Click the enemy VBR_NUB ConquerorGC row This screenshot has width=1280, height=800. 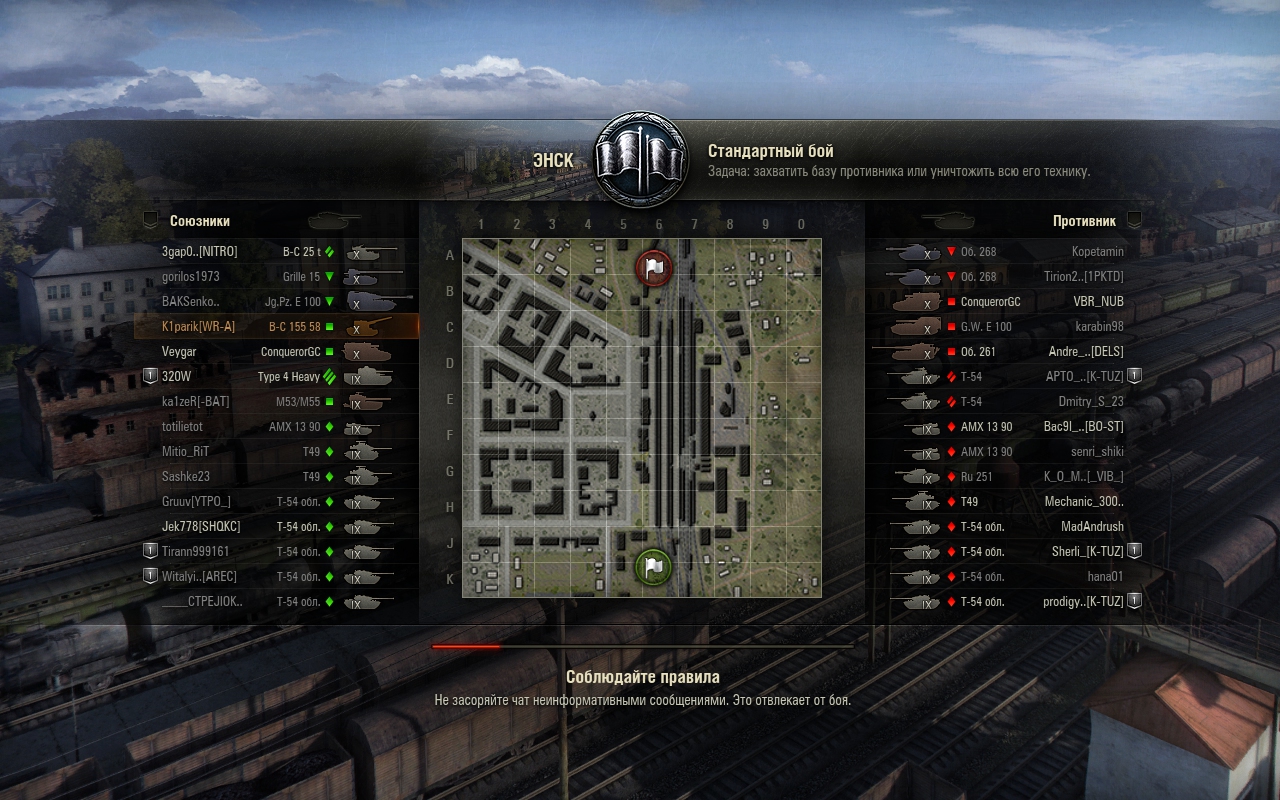click(1005, 302)
